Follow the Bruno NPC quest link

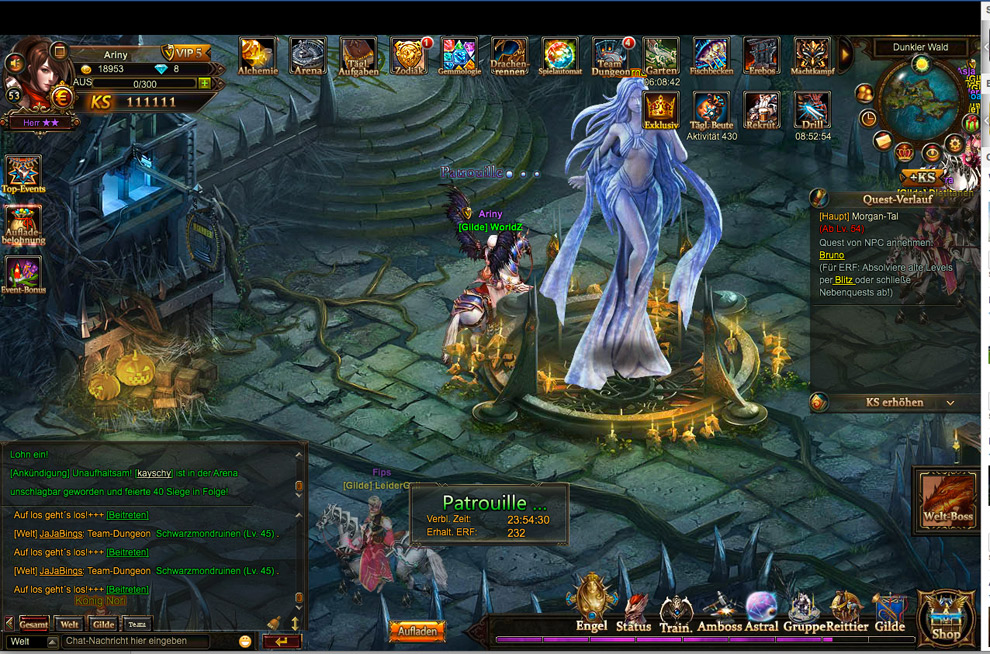pyautogui.click(x=831, y=255)
